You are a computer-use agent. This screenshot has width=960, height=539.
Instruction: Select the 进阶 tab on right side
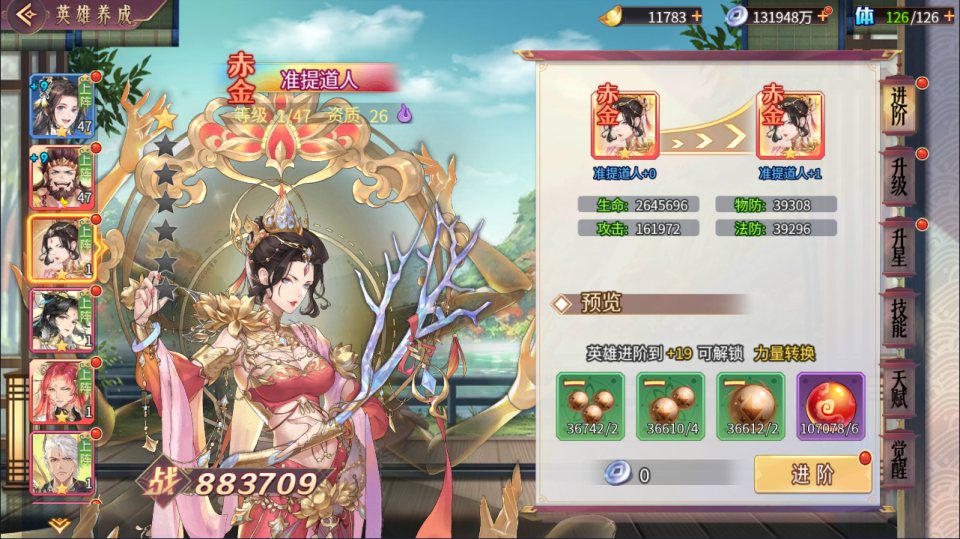[x=897, y=108]
